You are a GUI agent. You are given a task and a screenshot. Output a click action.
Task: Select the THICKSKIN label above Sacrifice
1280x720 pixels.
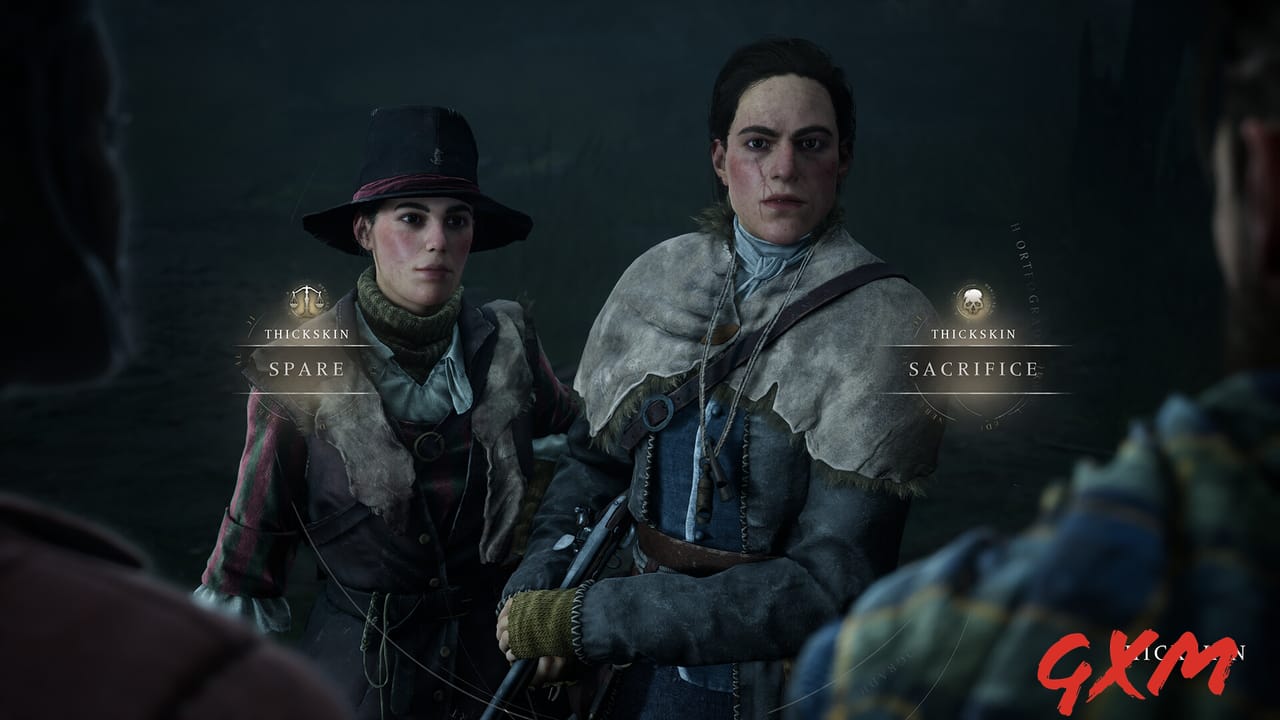[x=973, y=334]
